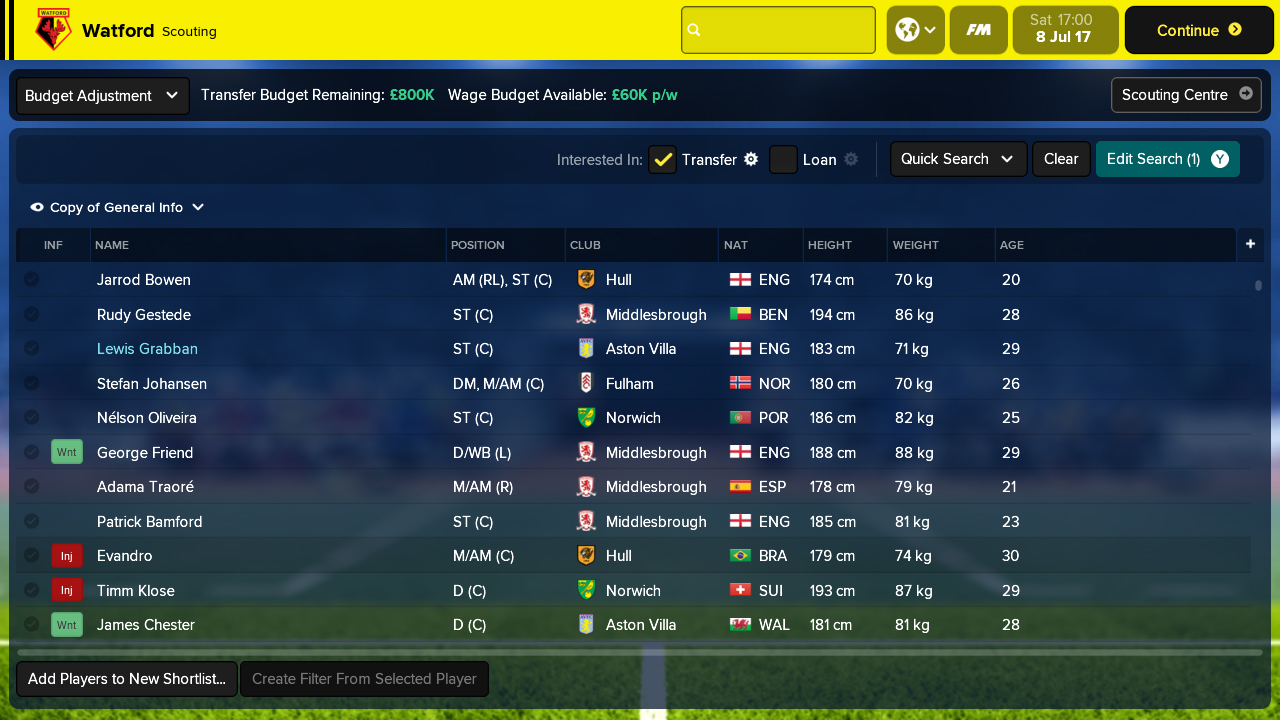Click Norwich's crest beside Nélson Oliveira
The height and width of the screenshot is (720, 1280).
(588, 417)
